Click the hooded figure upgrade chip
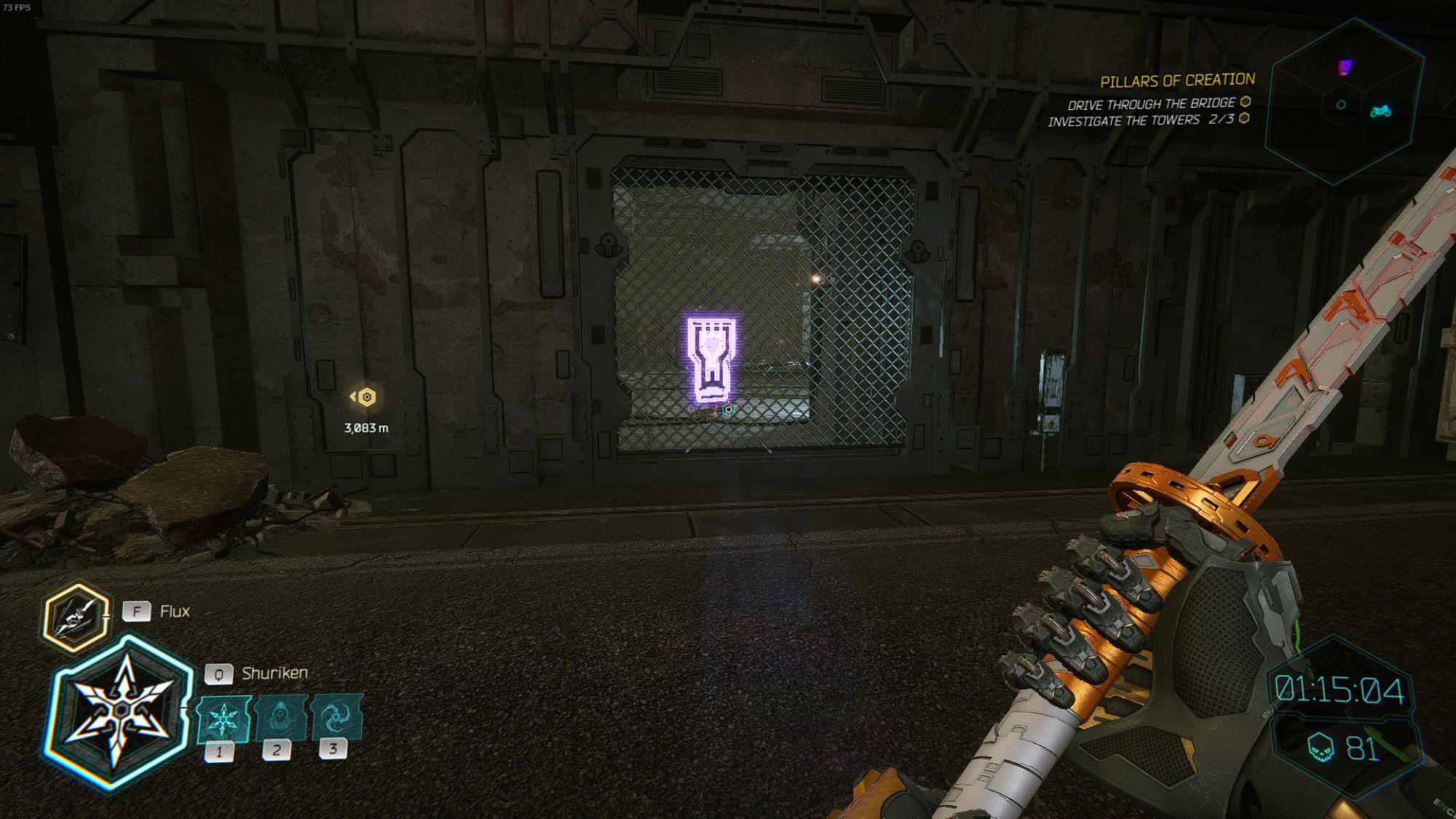Image resolution: width=1456 pixels, height=819 pixels. [280, 717]
